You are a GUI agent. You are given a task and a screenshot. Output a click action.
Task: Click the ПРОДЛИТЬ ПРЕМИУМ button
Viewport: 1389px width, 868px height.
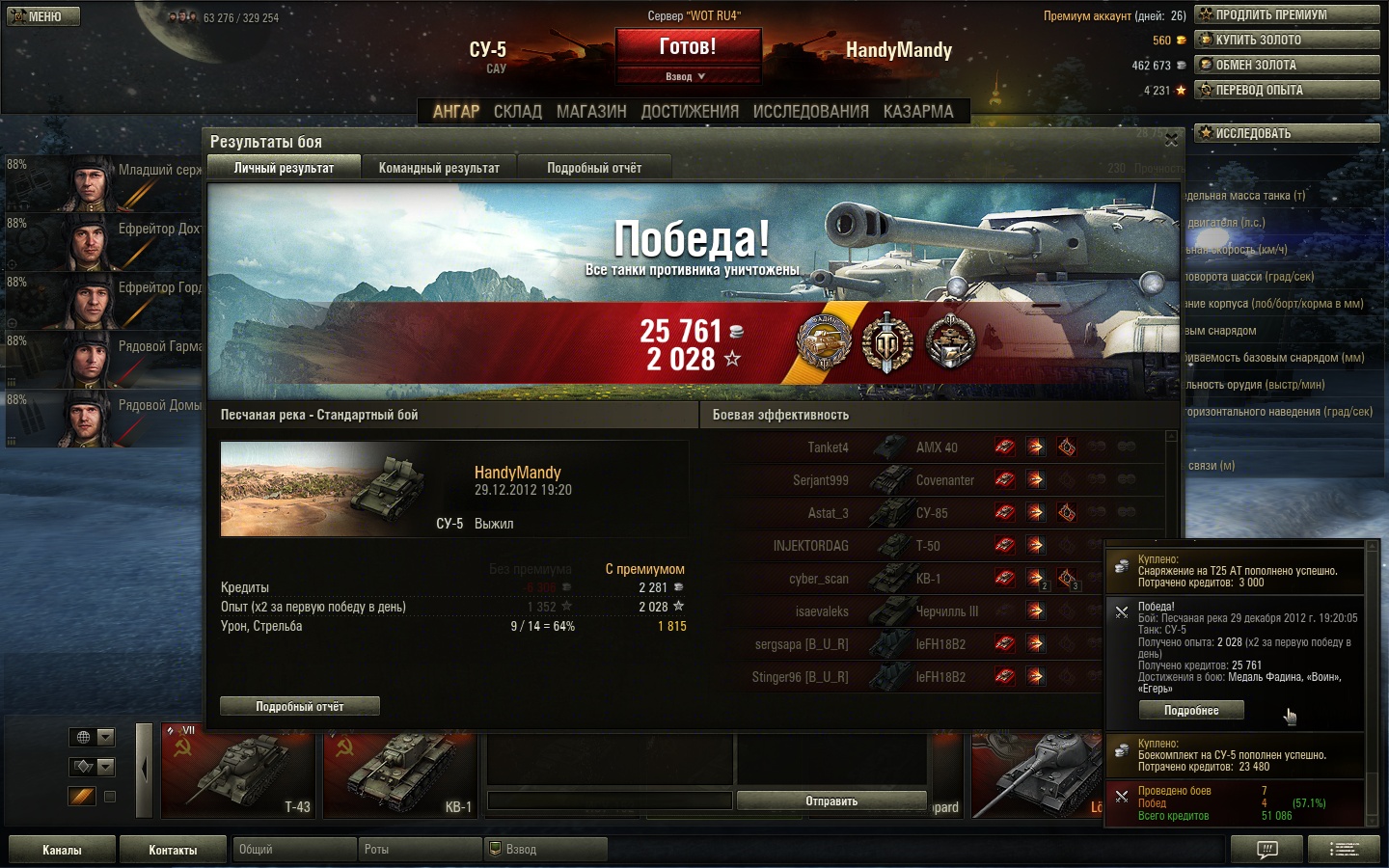click(x=1287, y=14)
